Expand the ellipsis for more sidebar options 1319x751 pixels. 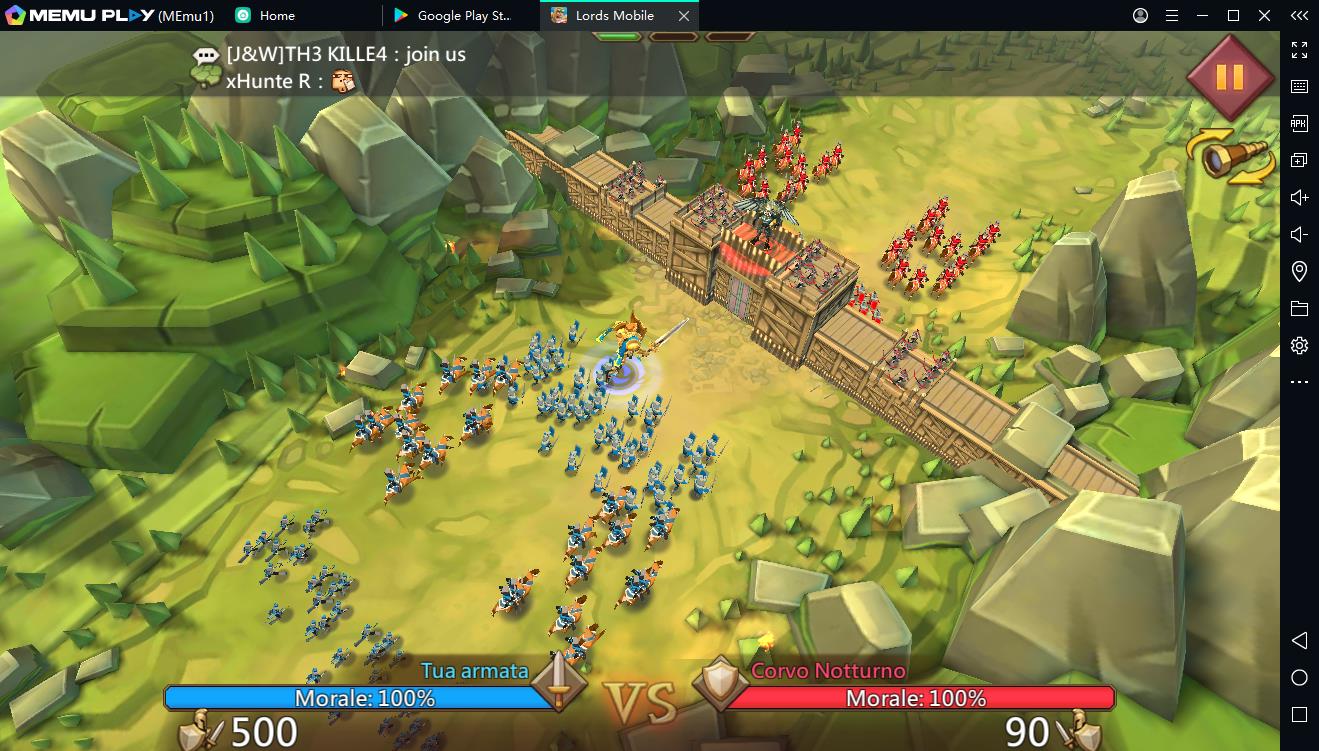(1300, 381)
